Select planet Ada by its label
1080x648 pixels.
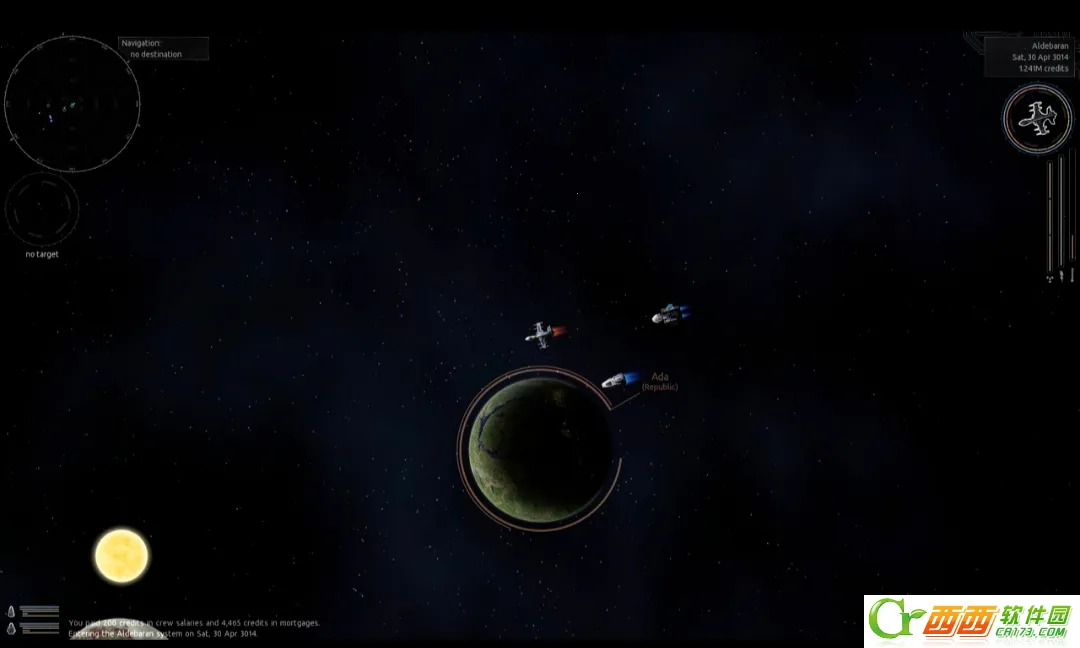click(x=660, y=380)
